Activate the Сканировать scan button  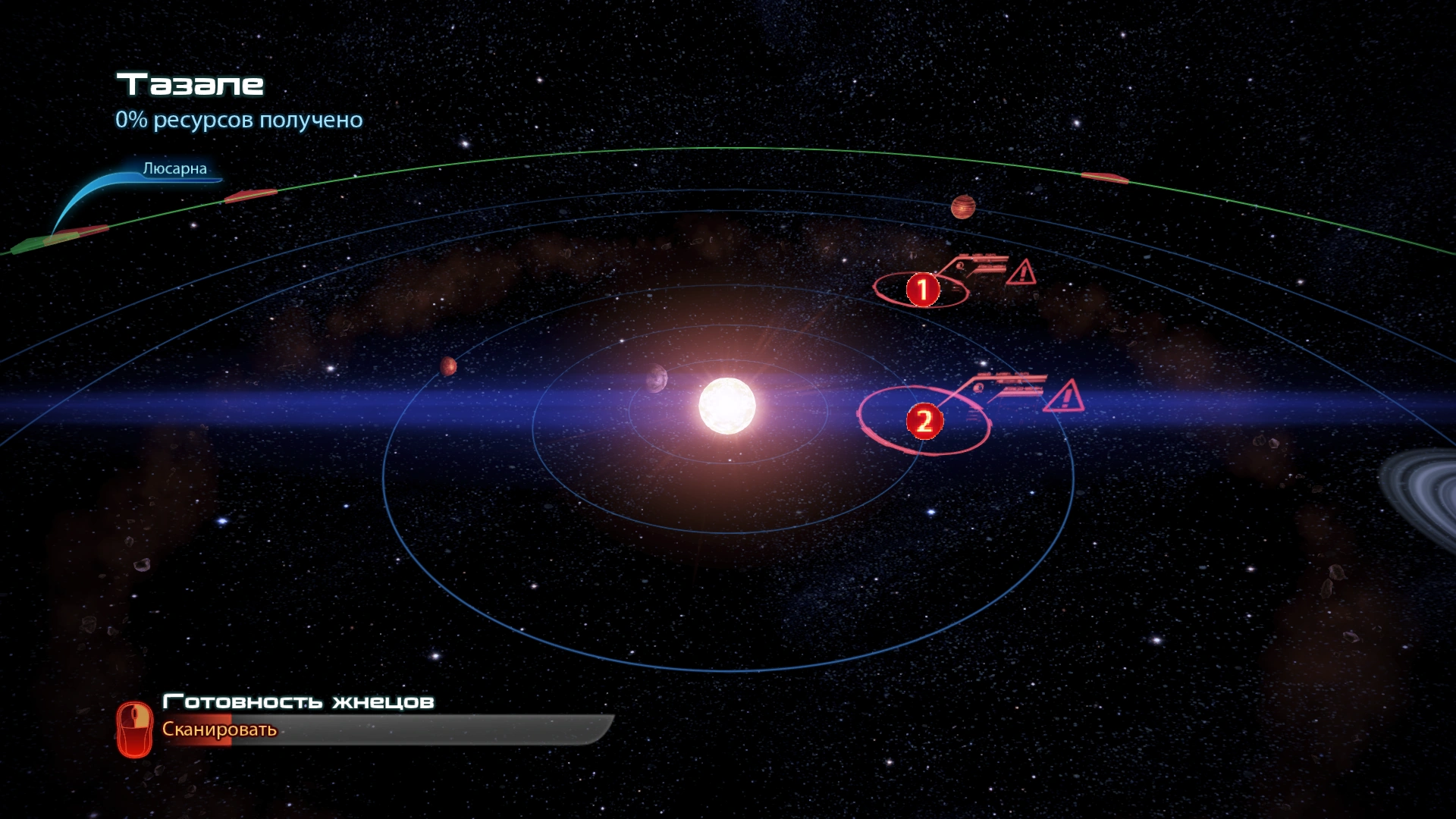[x=219, y=730]
